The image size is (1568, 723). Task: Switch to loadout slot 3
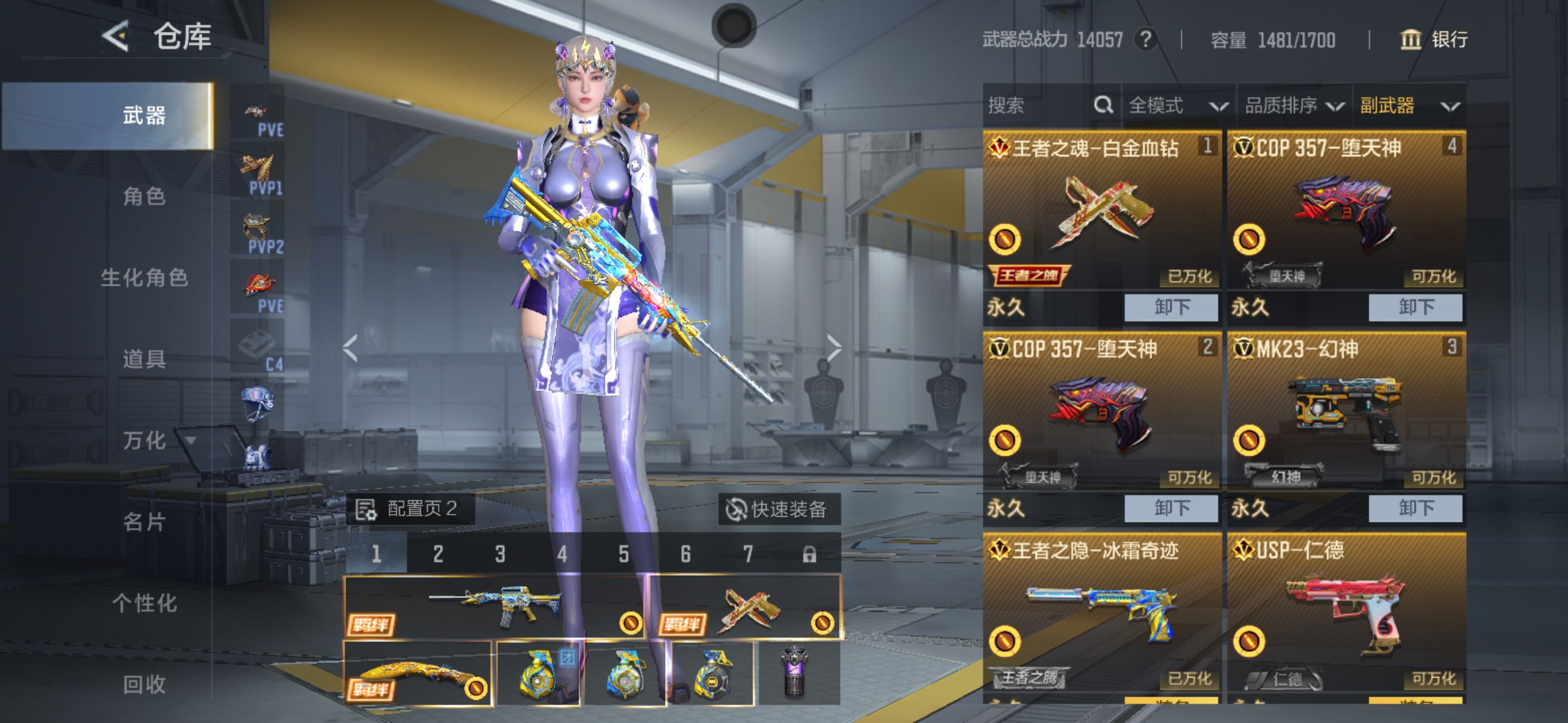500,554
